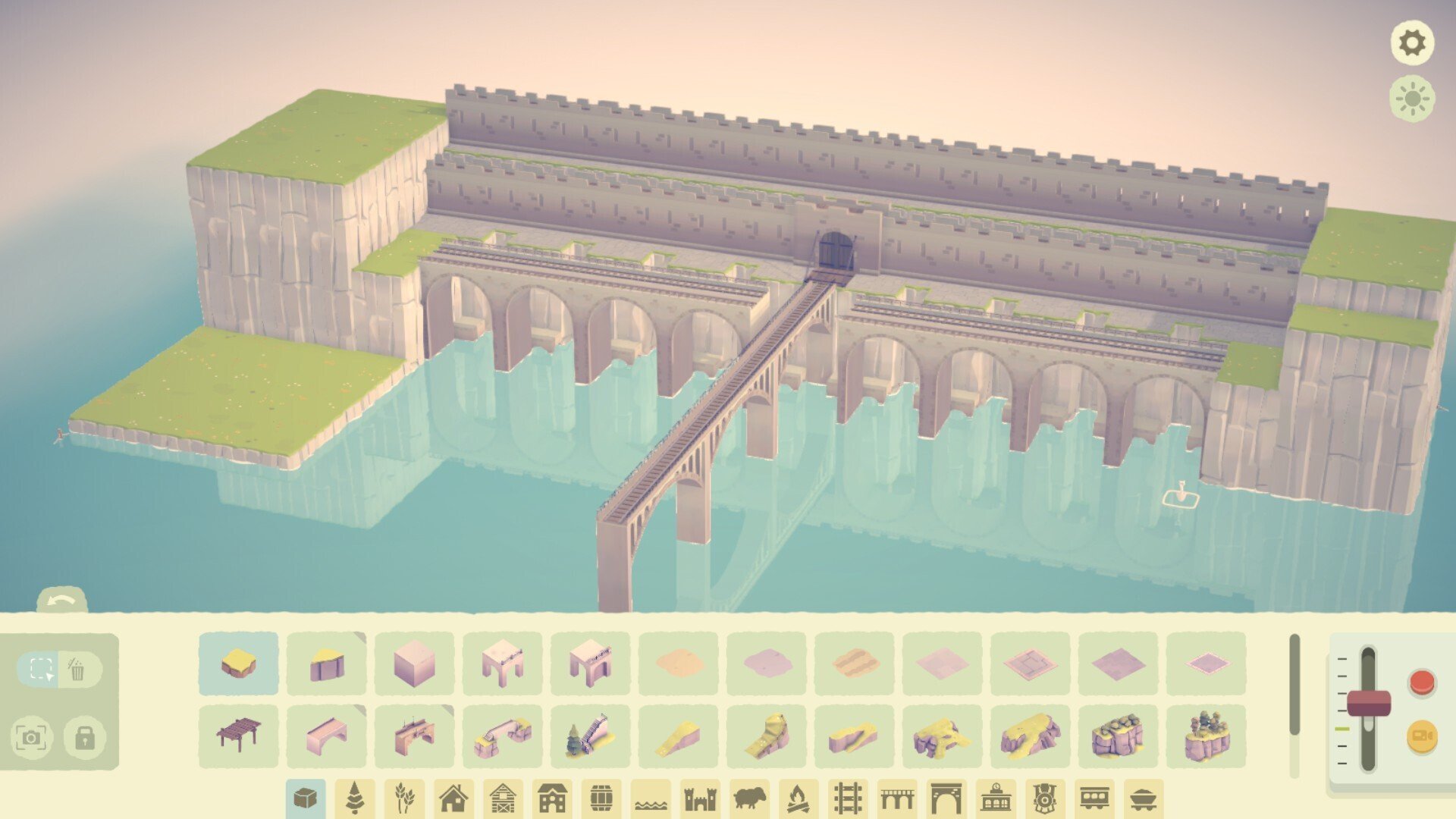Open the locomotive category
Image resolution: width=1456 pixels, height=819 pixels.
pos(1046,797)
